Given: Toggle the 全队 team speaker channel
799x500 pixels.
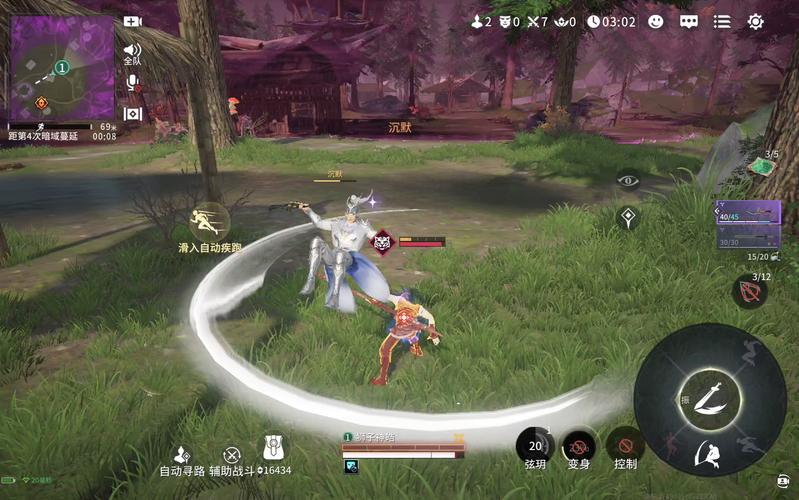Looking at the screenshot, I should pyautogui.click(x=132, y=51).
